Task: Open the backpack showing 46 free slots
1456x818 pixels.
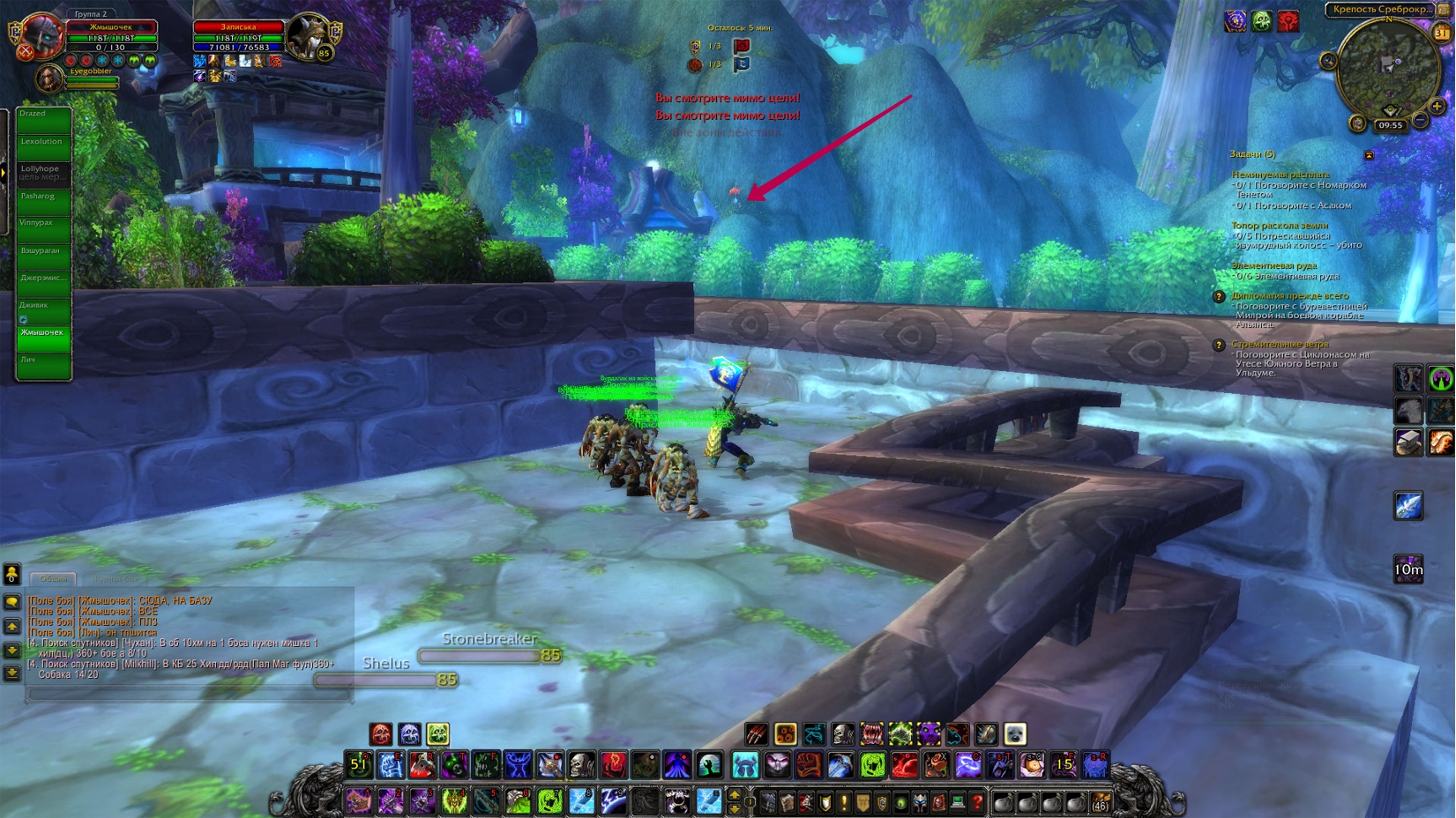Action: click(x=1100, y=802)
